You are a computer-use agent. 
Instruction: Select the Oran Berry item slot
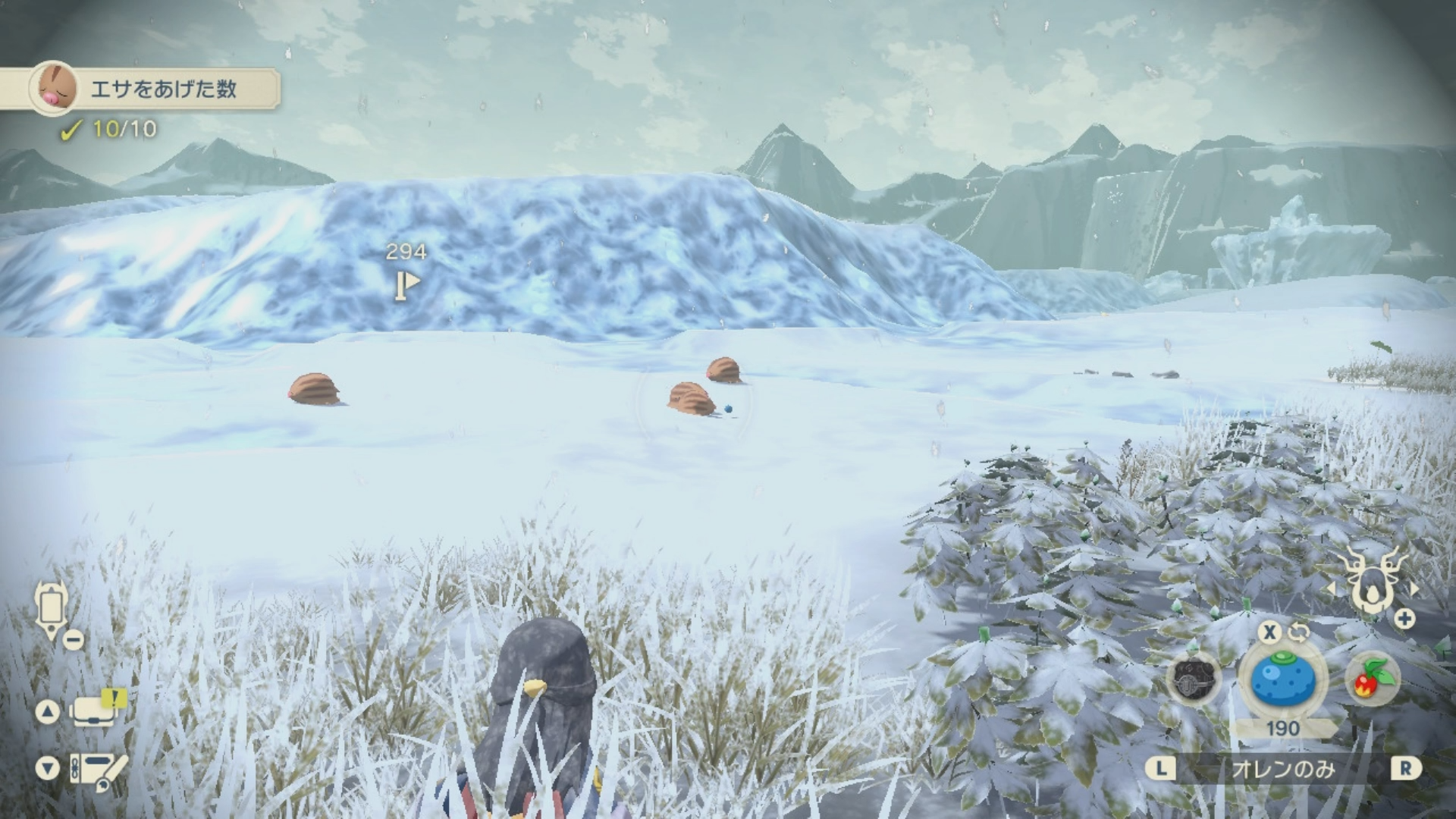pyautogui.click(x=1282, y=679)
